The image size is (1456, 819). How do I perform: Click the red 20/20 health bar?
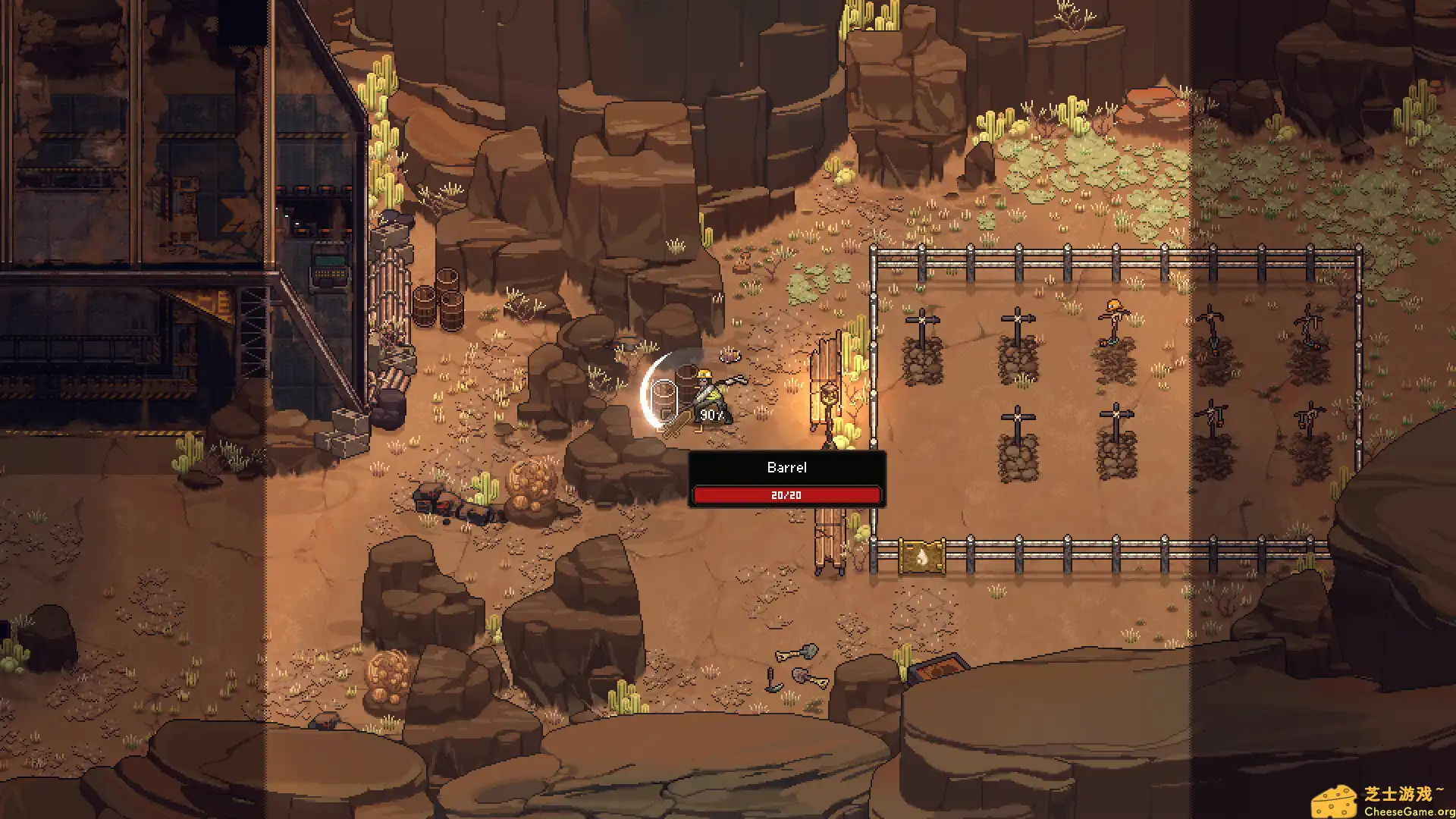coord(787,494)
